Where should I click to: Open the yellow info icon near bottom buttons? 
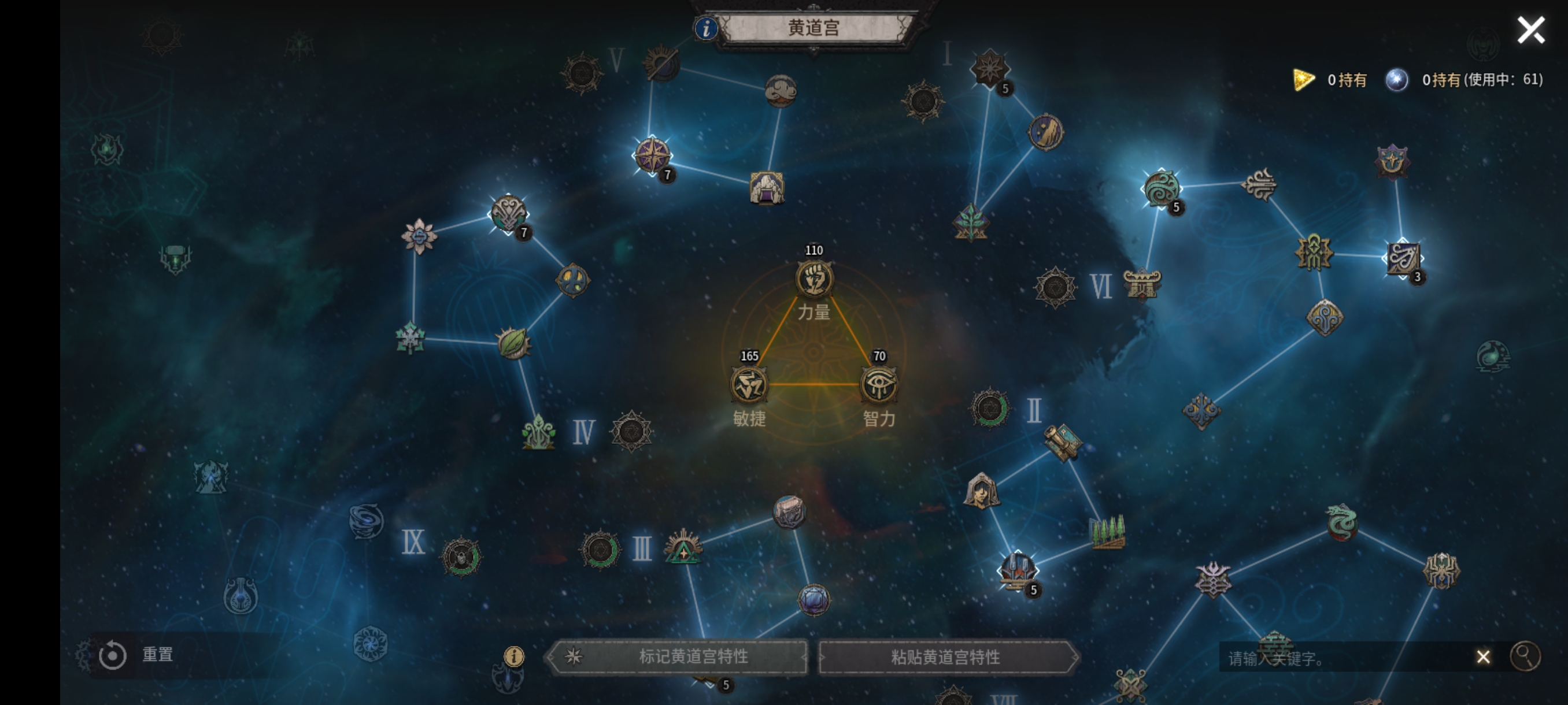click(514, 656)
